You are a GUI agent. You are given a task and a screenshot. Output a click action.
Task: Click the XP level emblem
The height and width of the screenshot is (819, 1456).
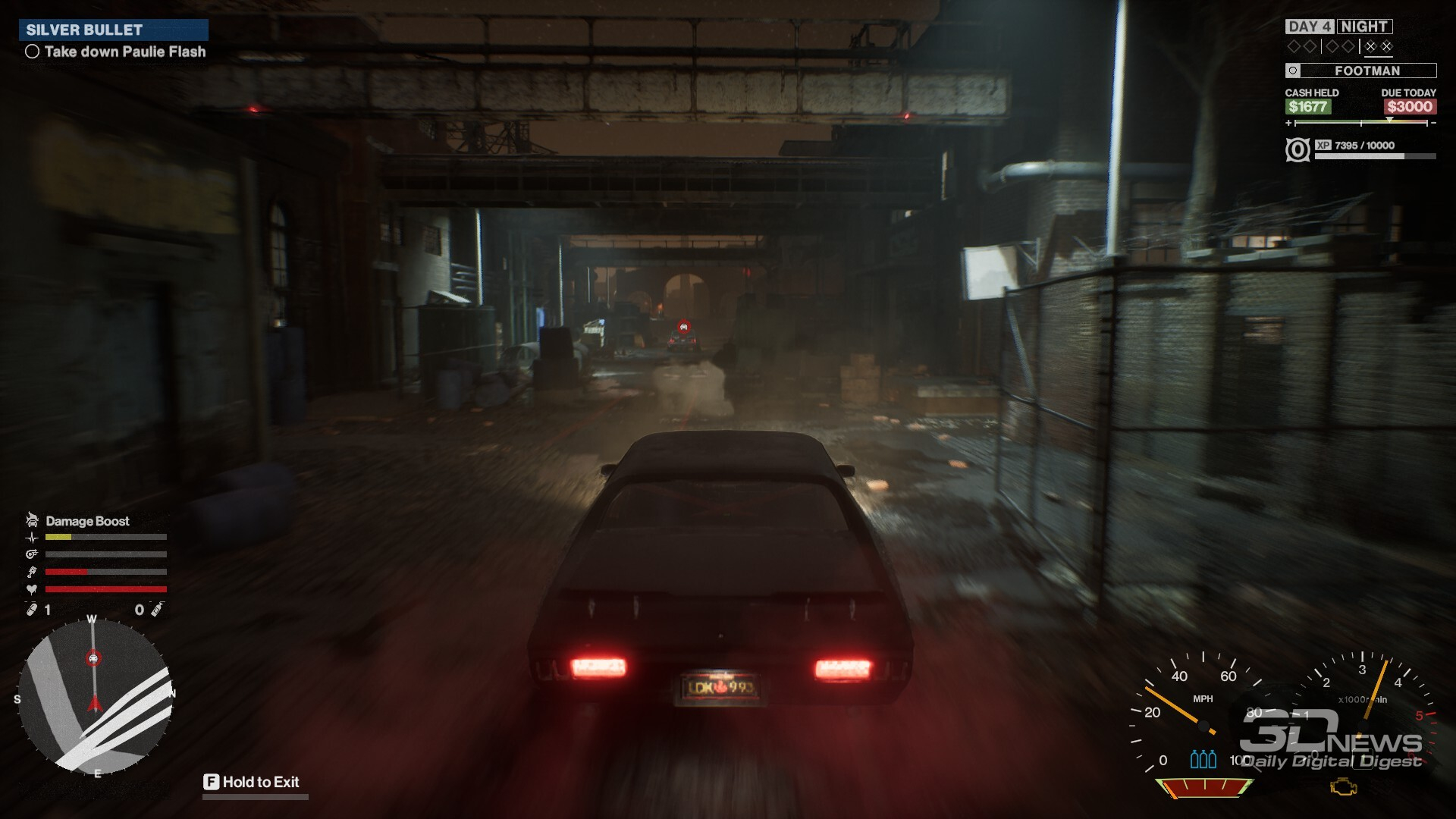pos(1298,149)
